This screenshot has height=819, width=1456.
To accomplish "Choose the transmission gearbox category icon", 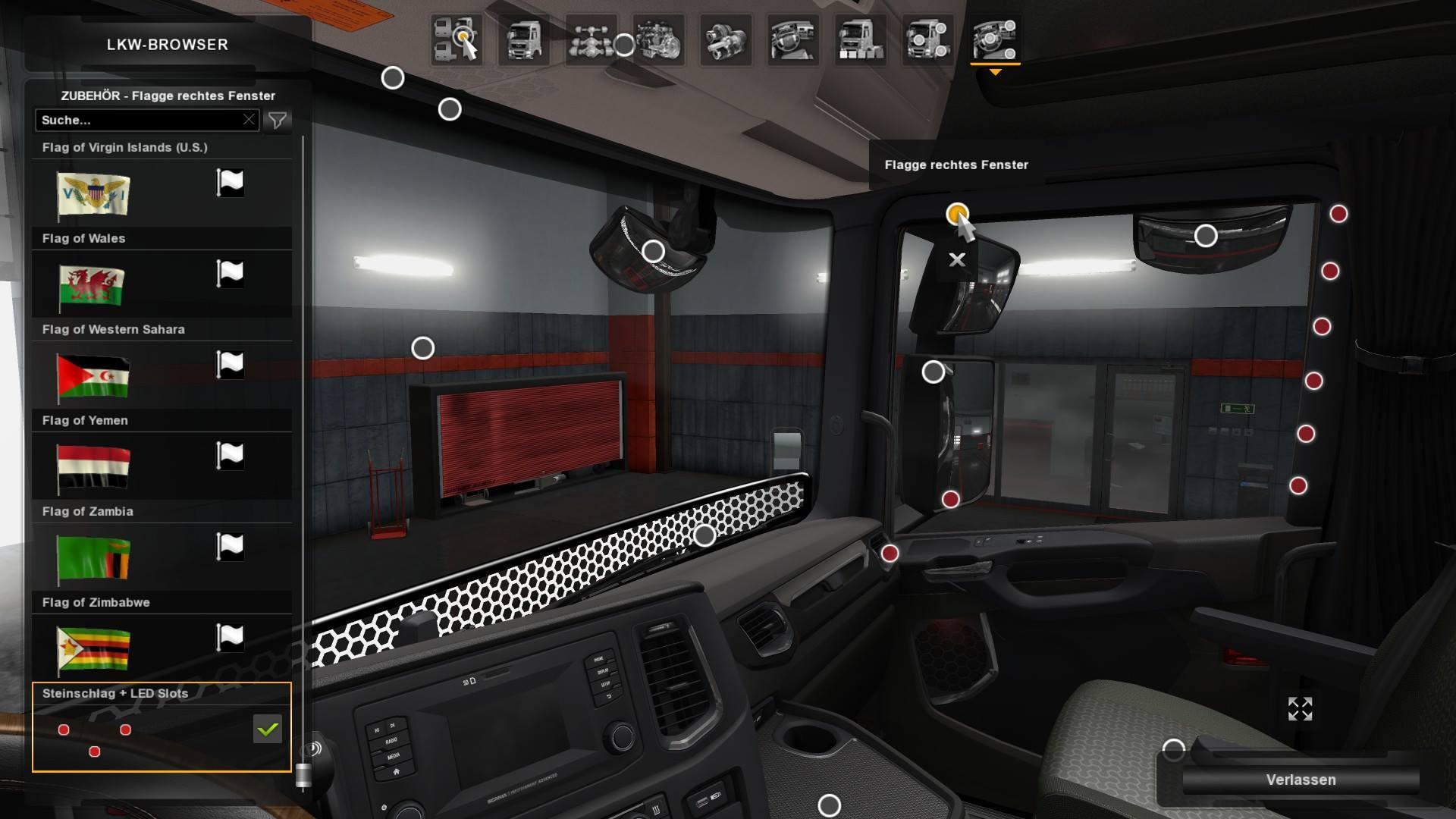I will 726,39.
